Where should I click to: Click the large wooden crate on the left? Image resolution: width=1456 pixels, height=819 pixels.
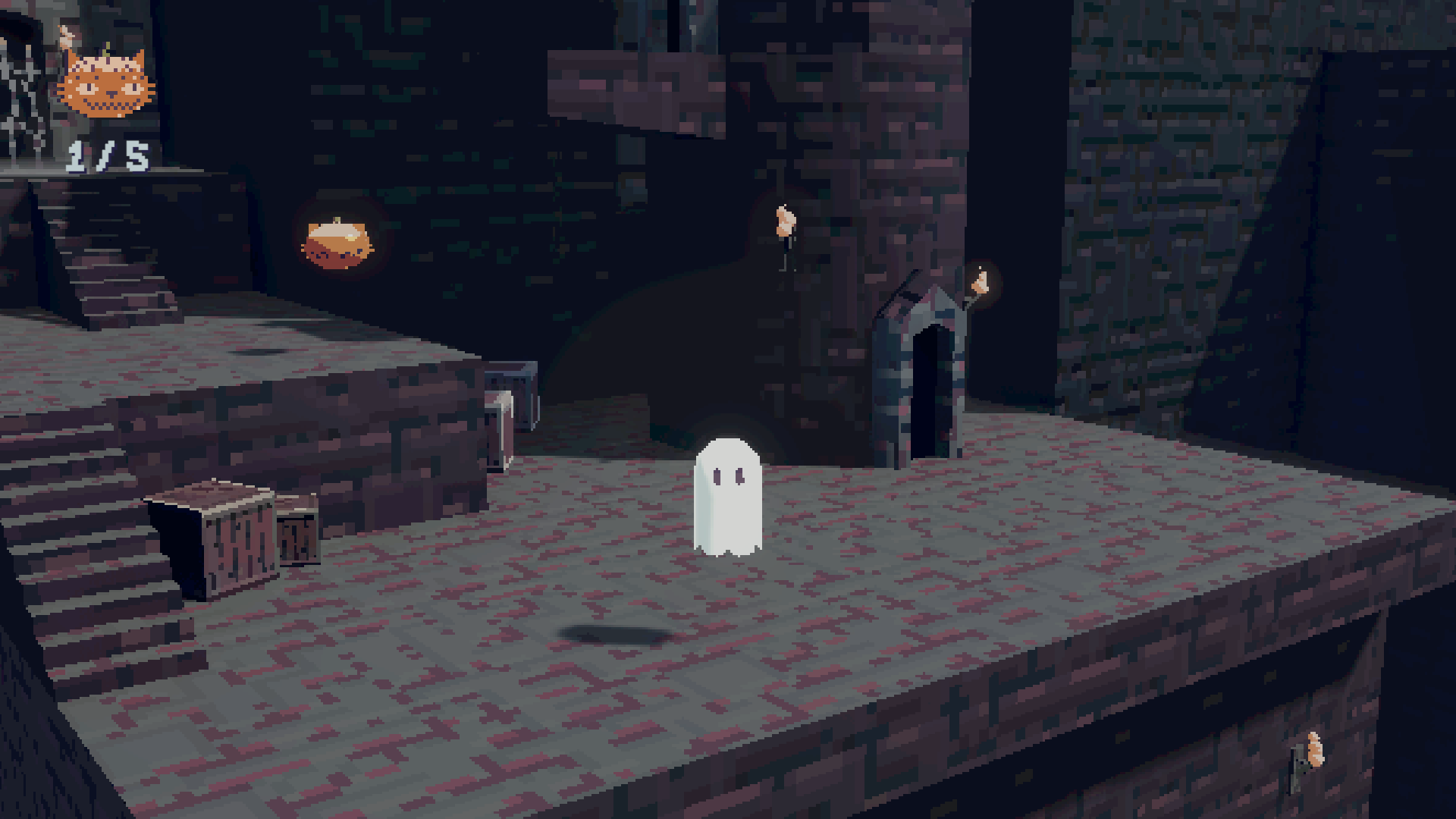[x=235, y=538]
